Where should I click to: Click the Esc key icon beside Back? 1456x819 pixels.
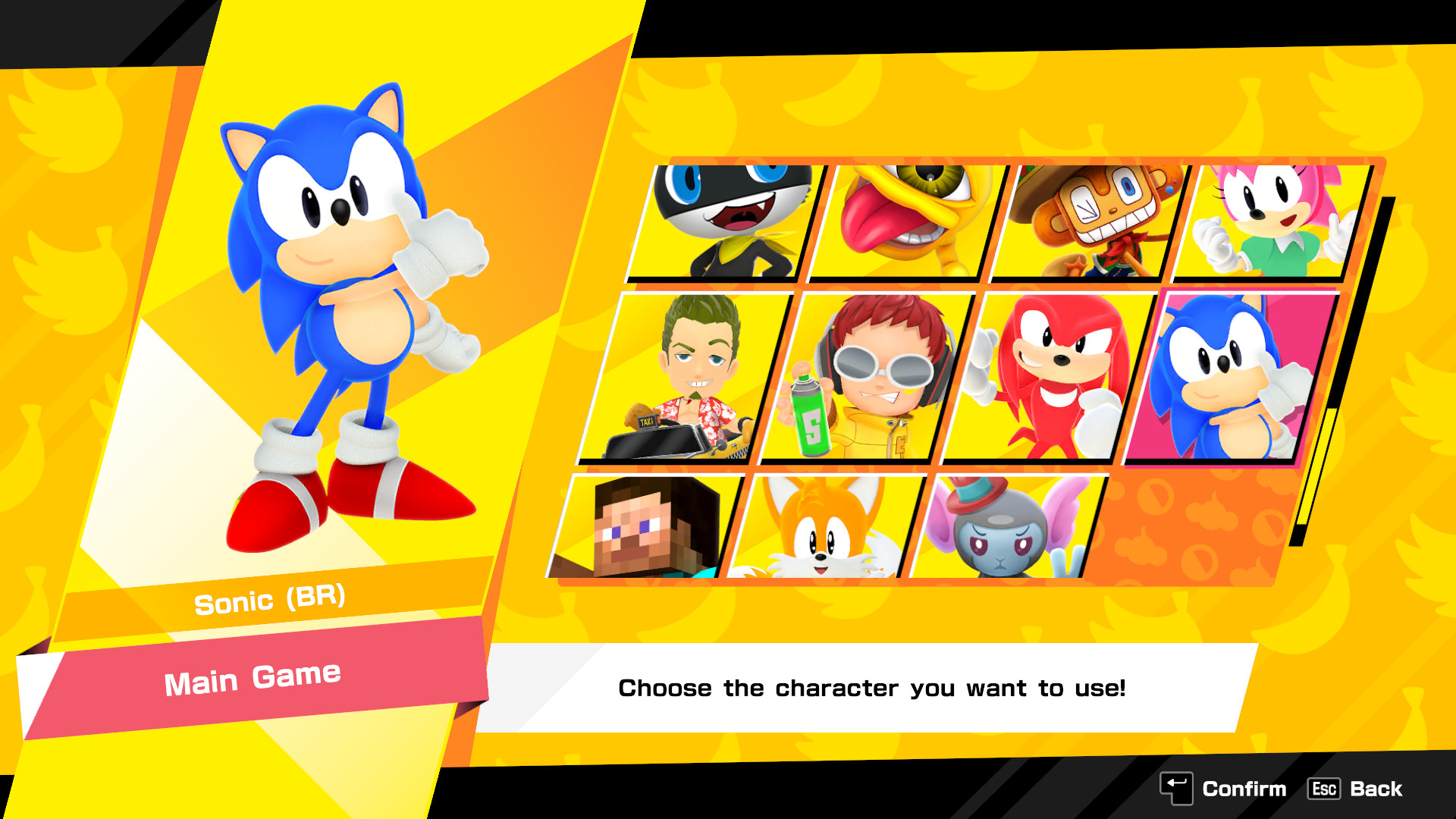(1324, 789)
